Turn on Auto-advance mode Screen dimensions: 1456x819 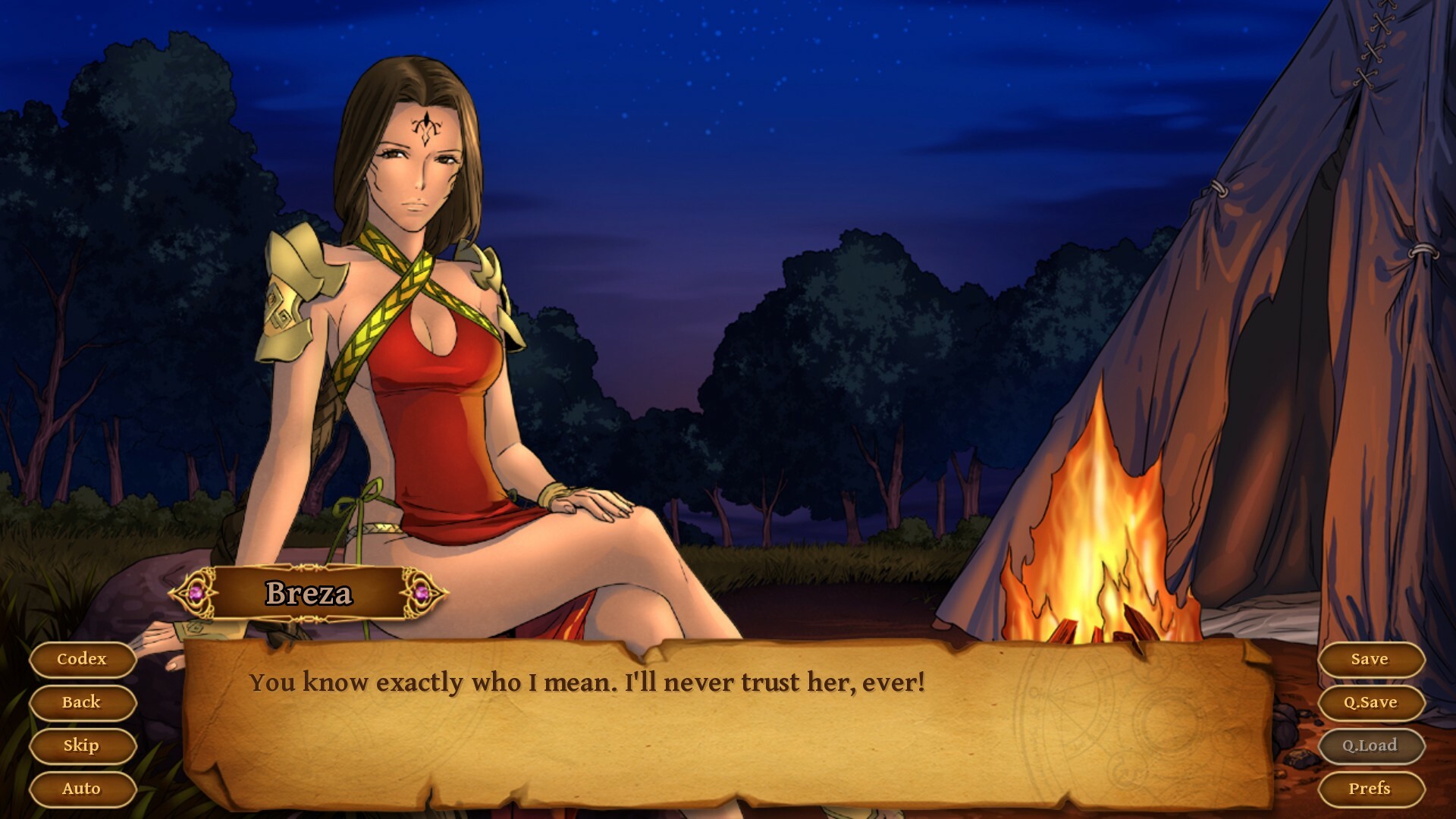pos(82,789)
